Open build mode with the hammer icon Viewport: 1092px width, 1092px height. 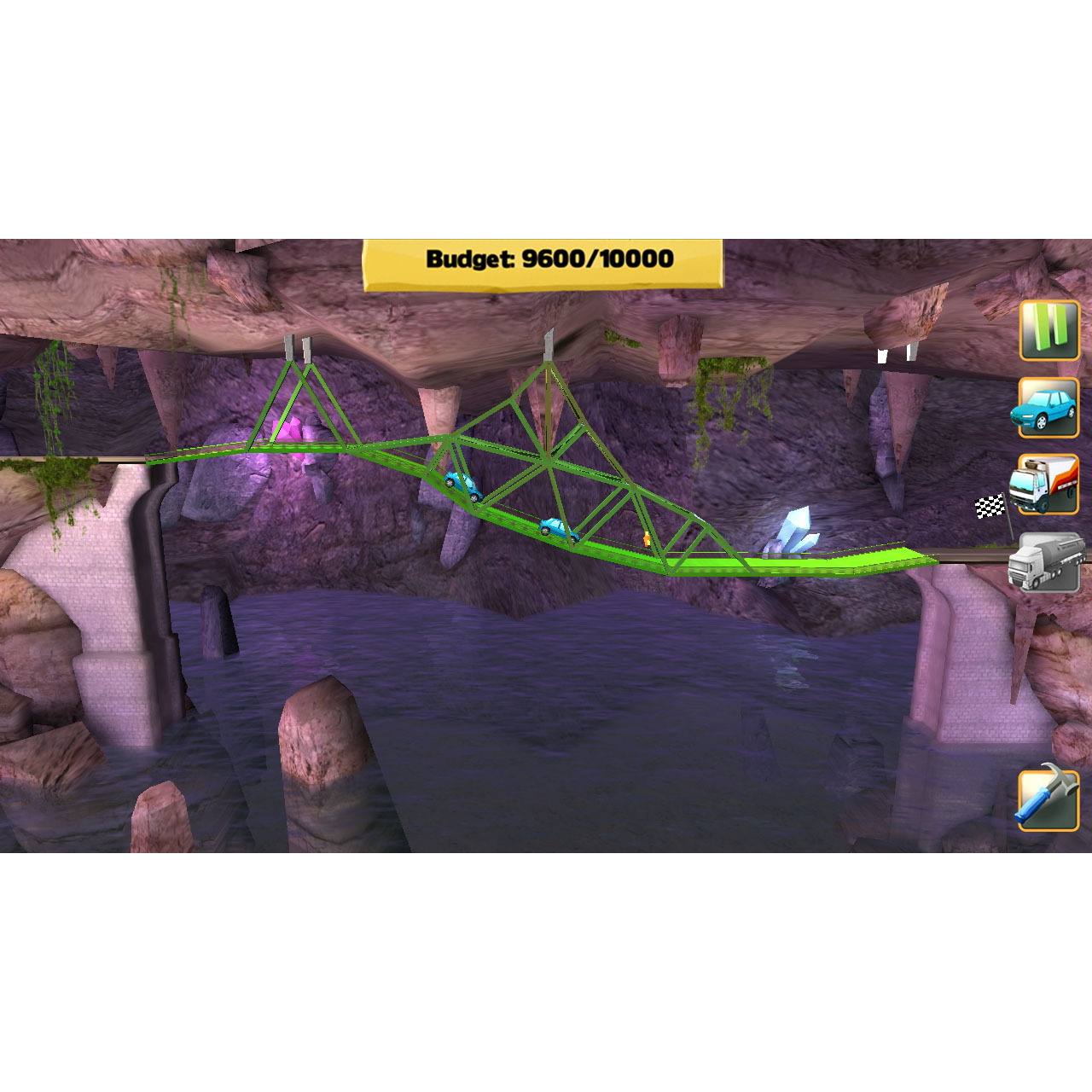click(1048, 801)
